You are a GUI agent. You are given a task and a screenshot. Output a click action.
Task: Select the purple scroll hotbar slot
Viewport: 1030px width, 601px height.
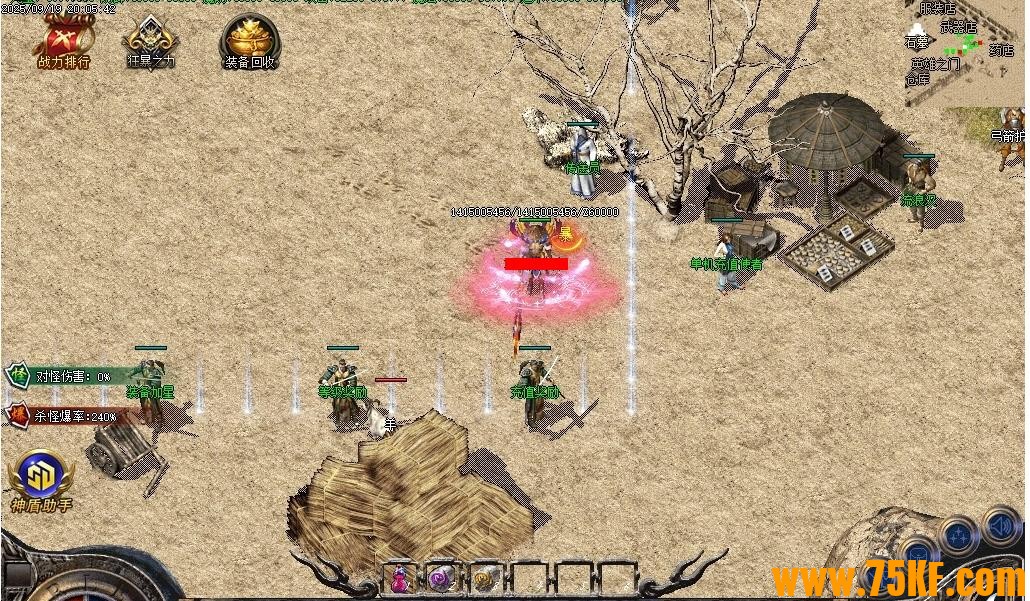coord(441,578)
